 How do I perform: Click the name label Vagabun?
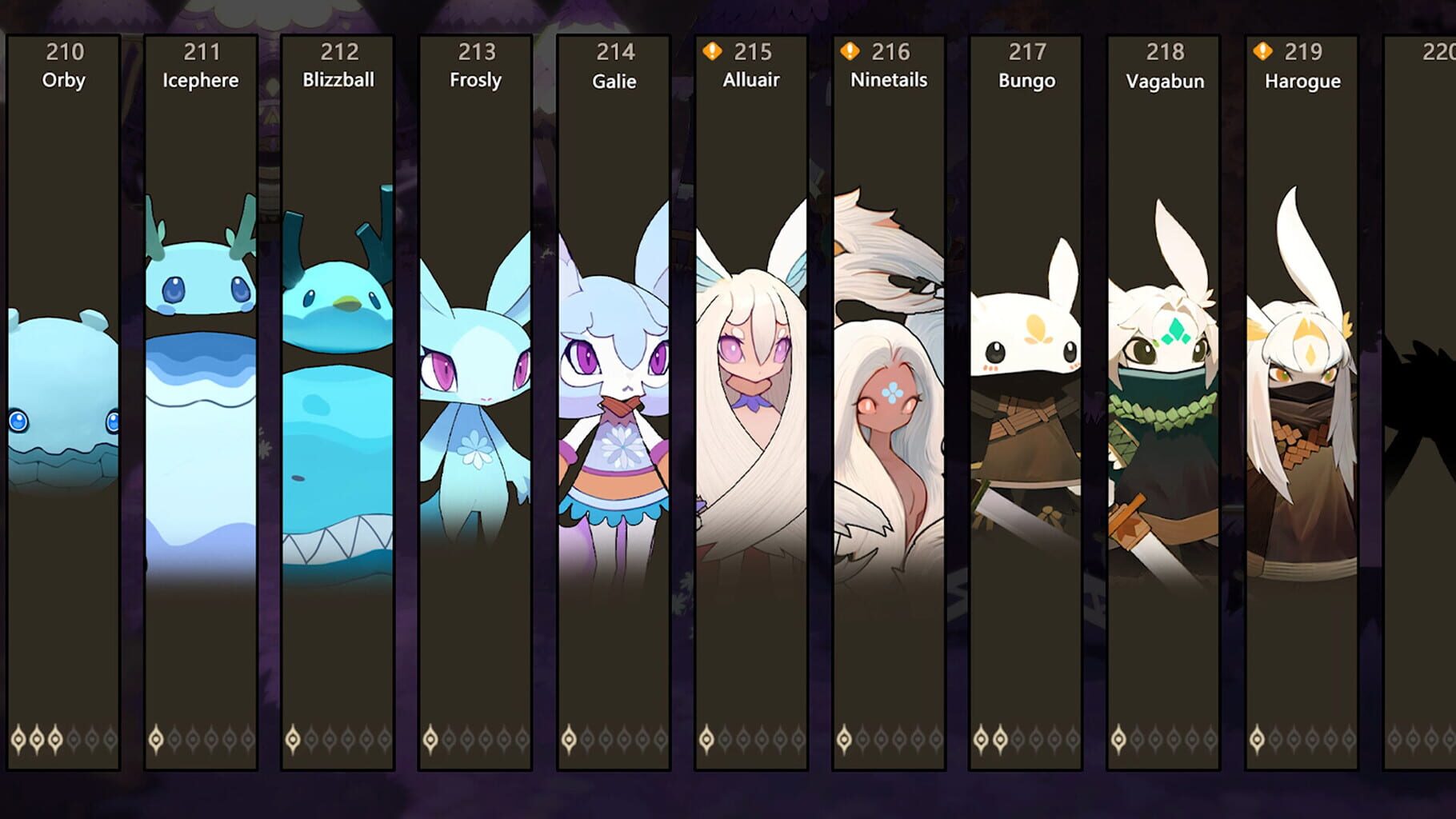[x=1164, y=81]
